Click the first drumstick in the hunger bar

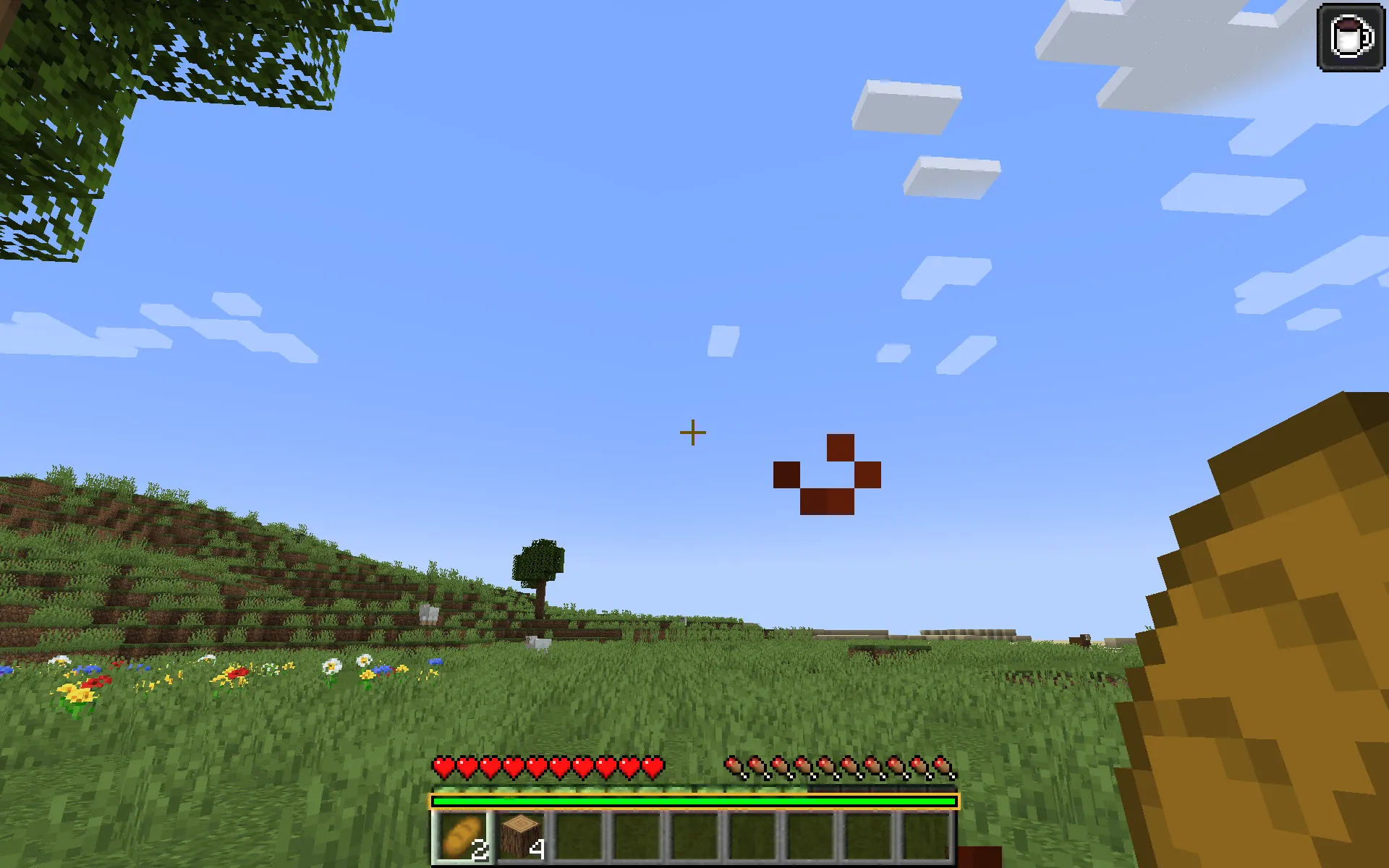click(x=734, y=767)
